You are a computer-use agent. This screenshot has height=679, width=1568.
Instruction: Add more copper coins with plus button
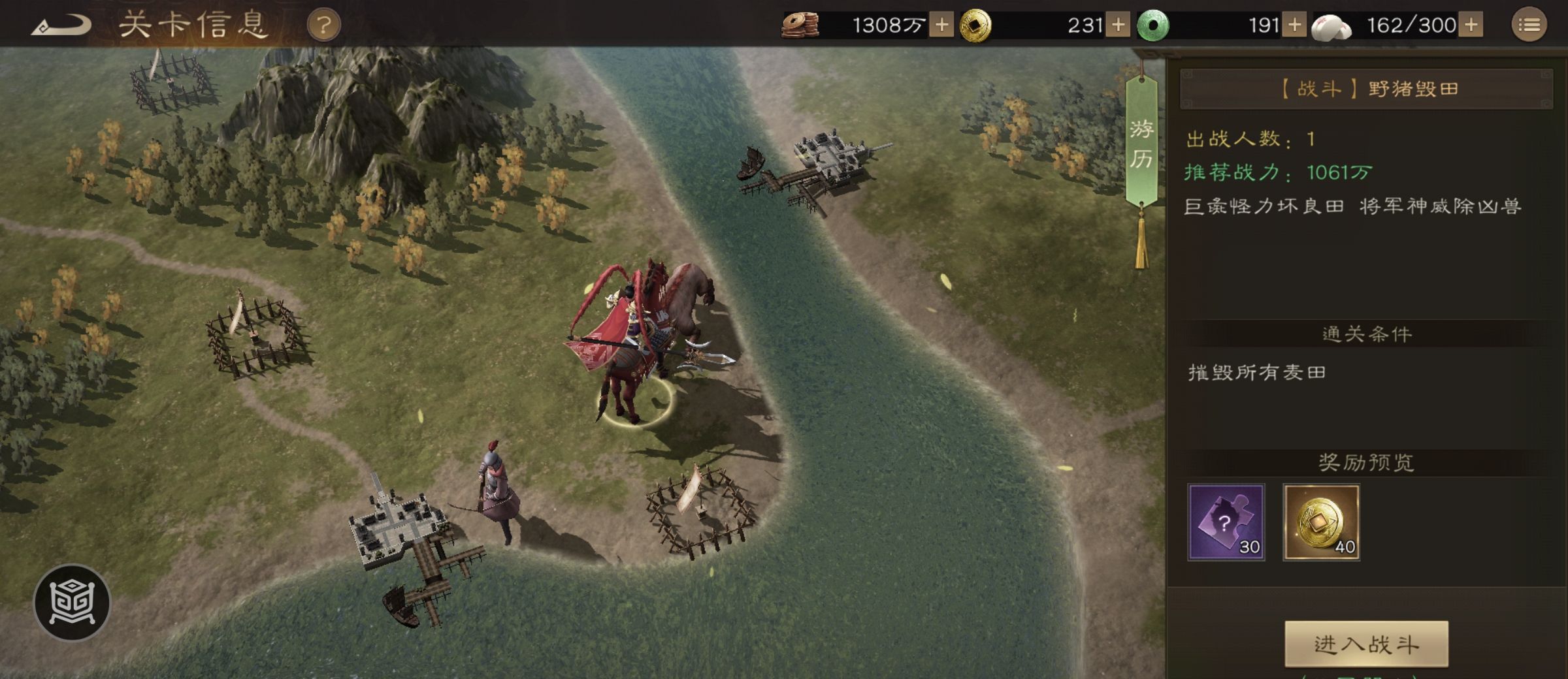pyautogui.click(x=941, y=25)
